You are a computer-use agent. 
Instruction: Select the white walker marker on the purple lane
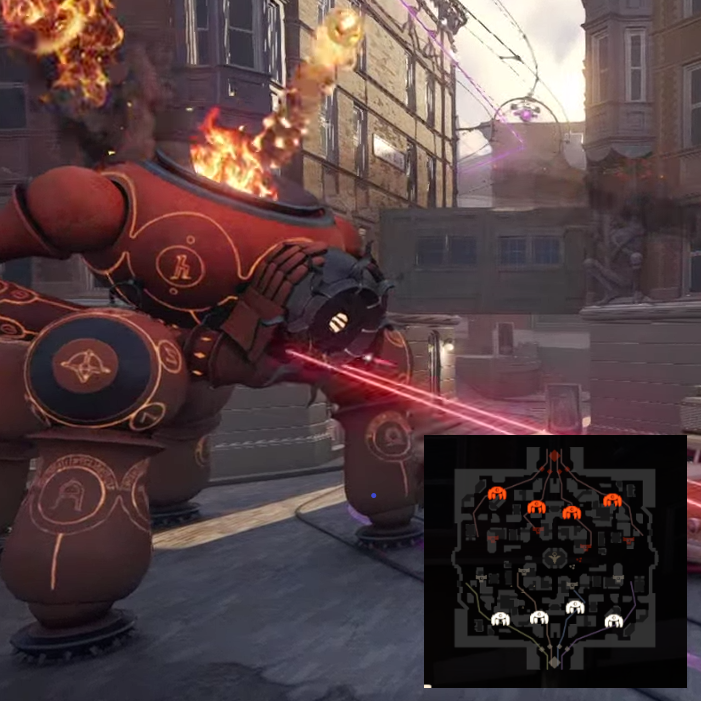pyautogui.click(x=613, y=621)
